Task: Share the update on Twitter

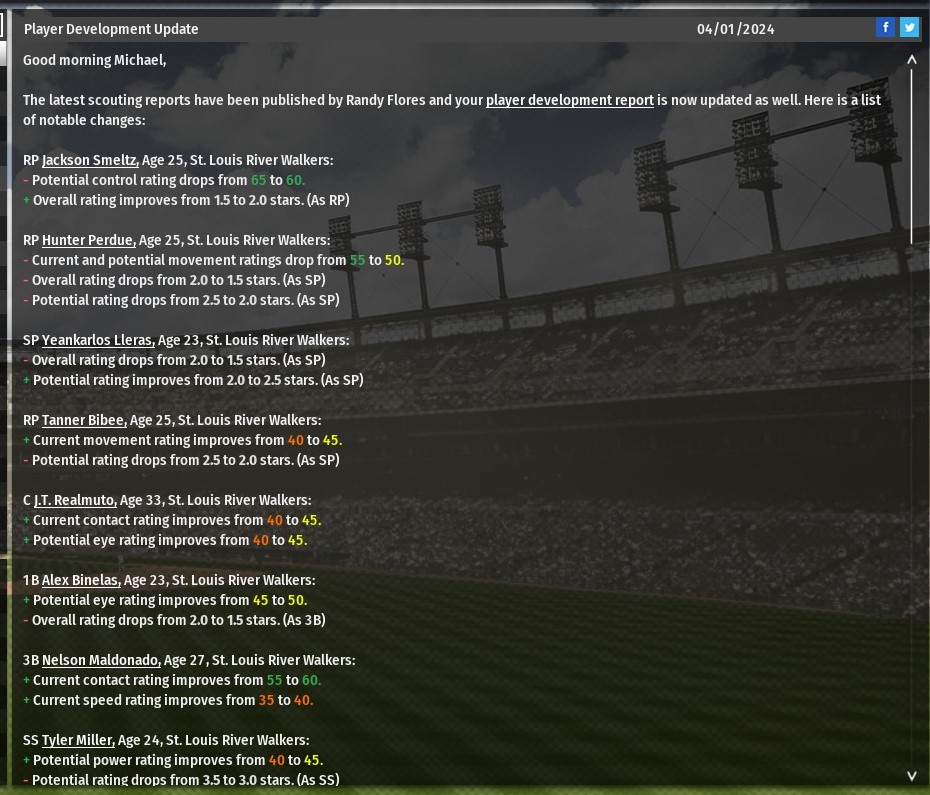Action: pyautogui.click(x=909, y=28)
